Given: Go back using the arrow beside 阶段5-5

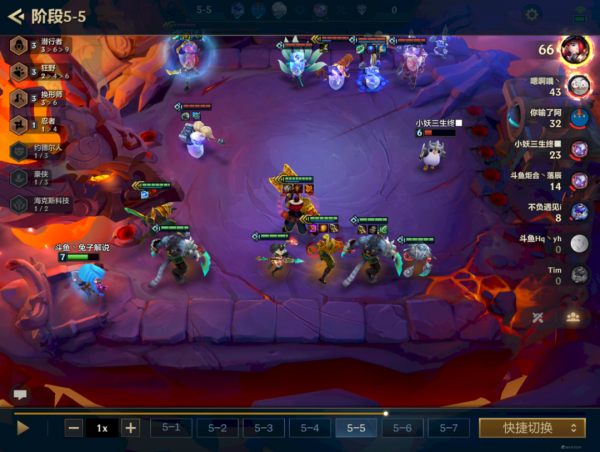Looking at the screenshot, I should click(x=15, y=15).
